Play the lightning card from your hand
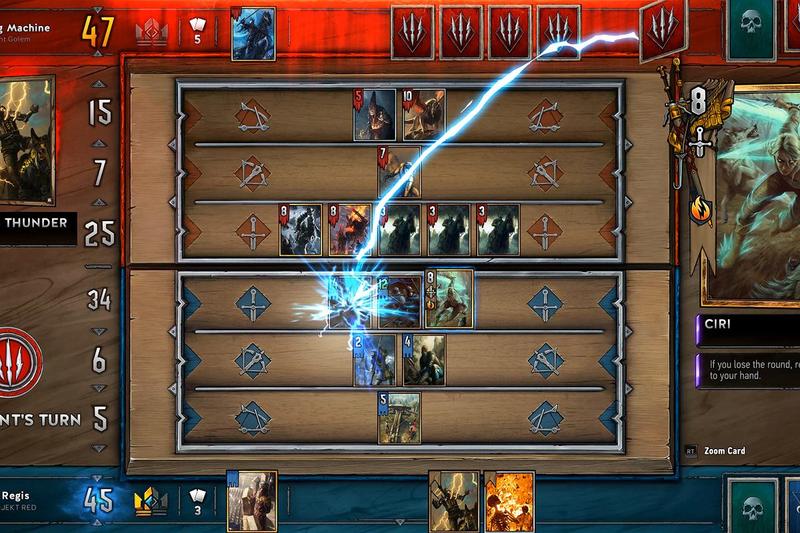The height and width of the screenshot is (533, 800). coord(453,500)
